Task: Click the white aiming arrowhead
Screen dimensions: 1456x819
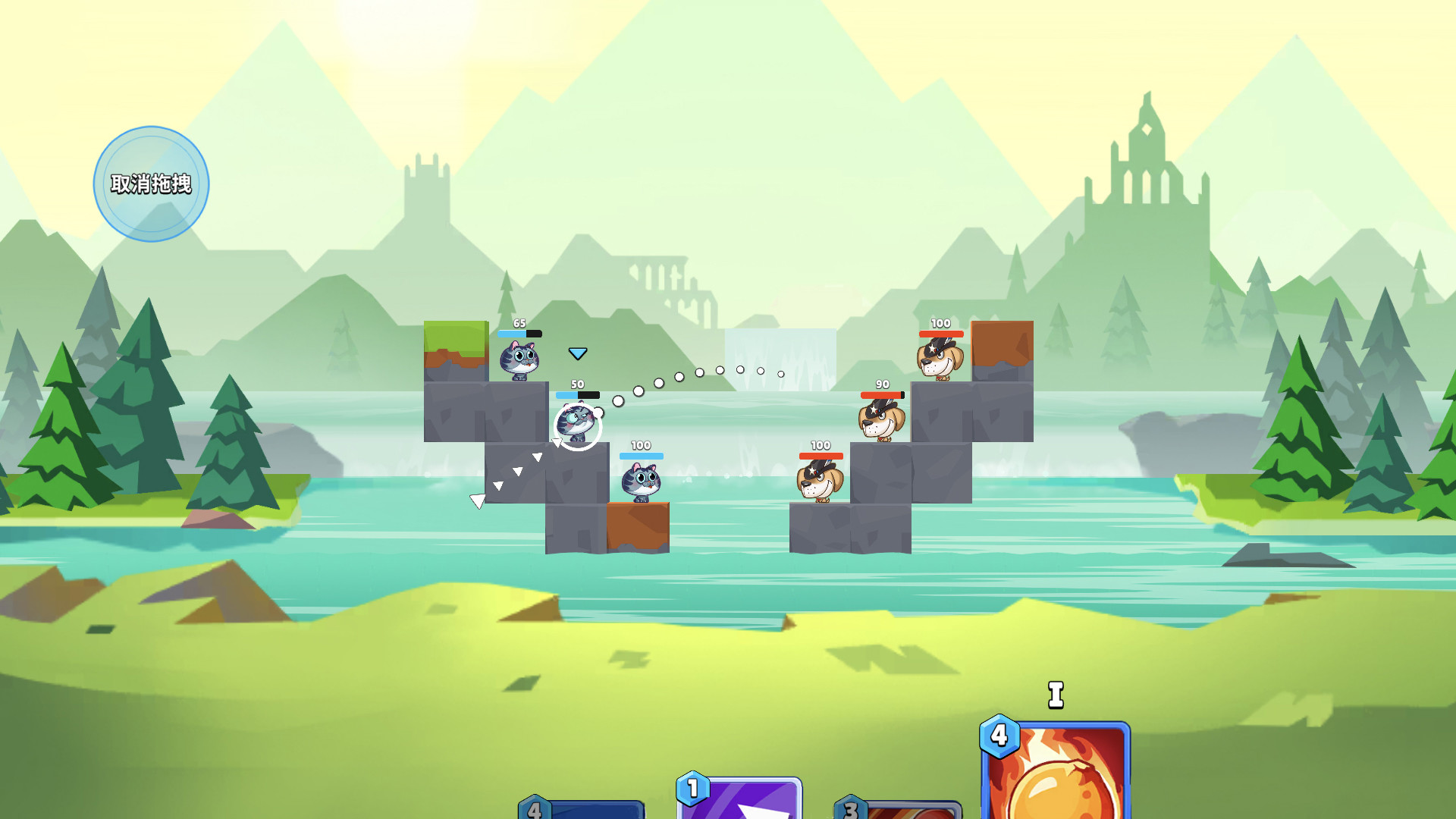Action: [479, 499]
